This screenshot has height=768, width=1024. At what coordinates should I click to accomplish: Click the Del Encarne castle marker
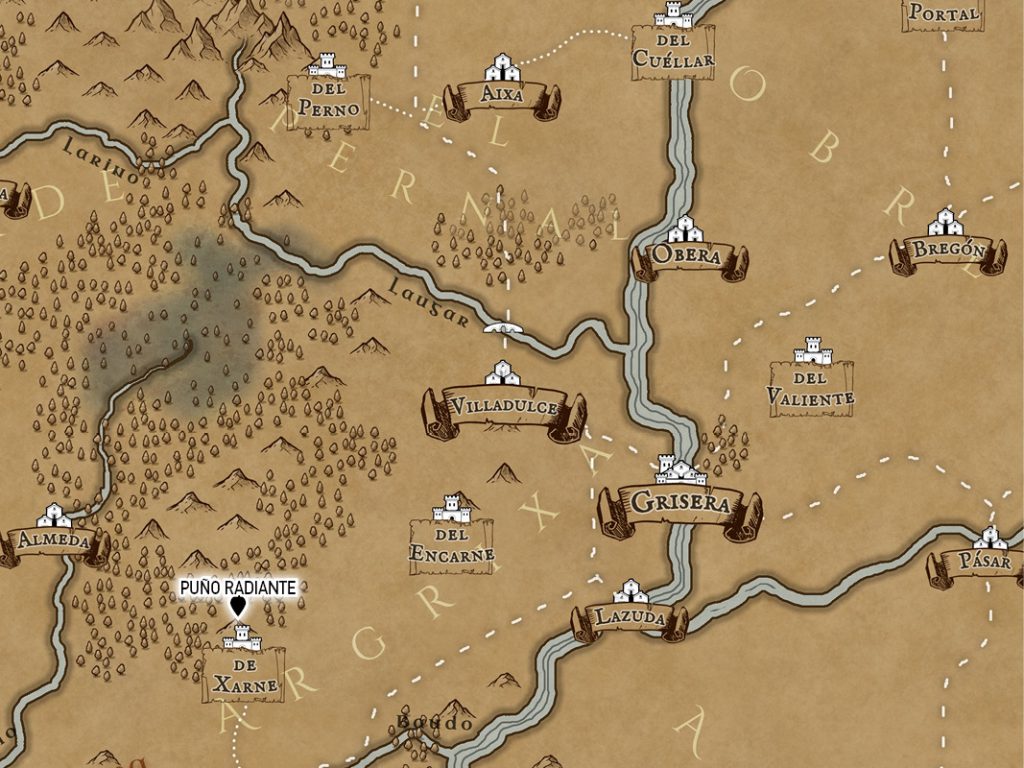tap(452, 512)
